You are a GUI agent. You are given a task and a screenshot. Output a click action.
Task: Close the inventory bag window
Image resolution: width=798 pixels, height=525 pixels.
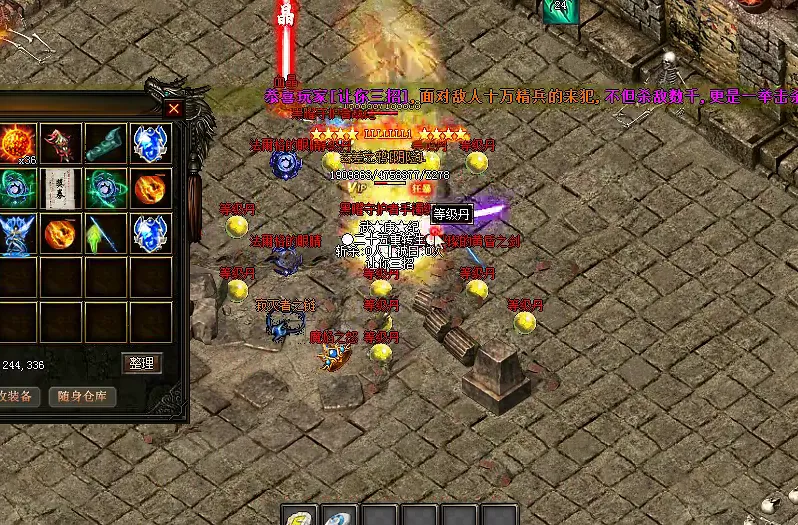point(174,108)
